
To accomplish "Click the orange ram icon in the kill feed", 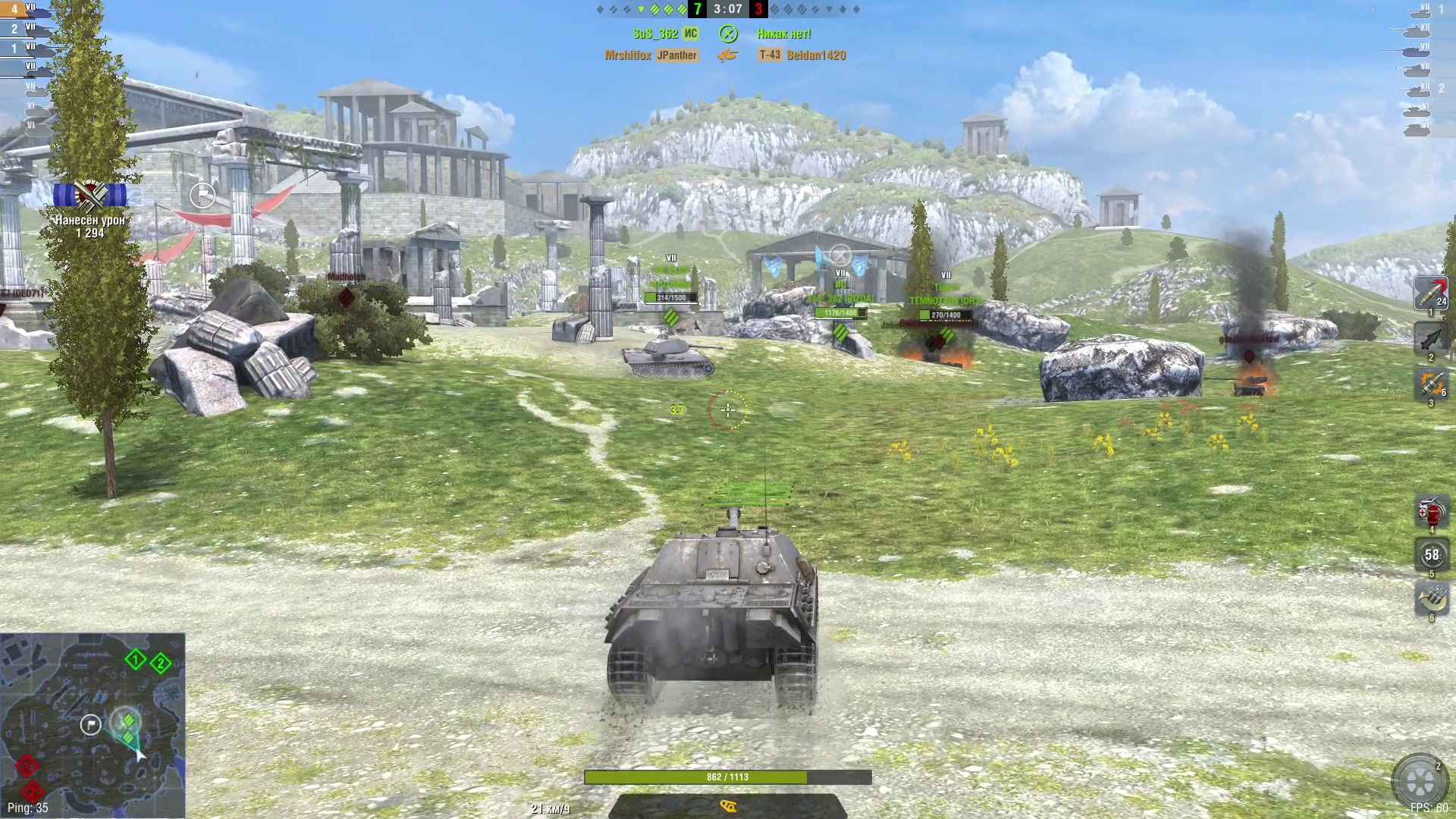I will [x=730, y=55].
